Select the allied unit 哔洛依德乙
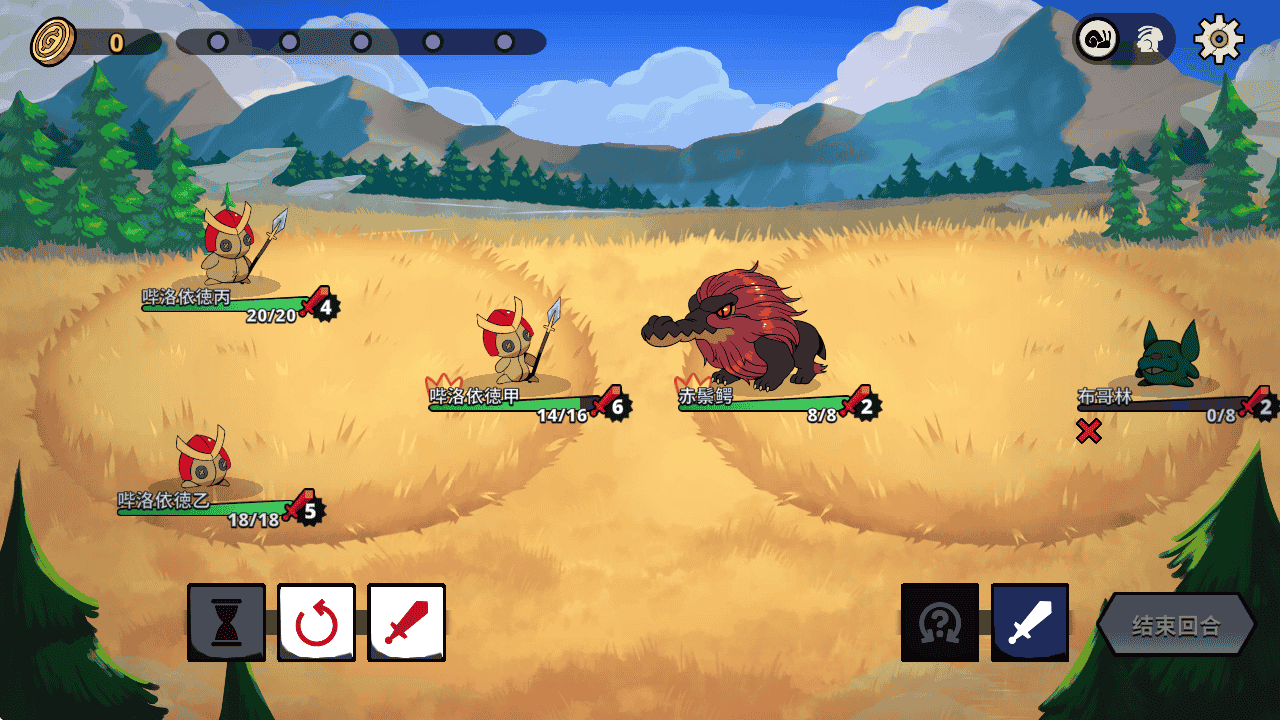This screenshot has width=1280, height=720. coord(205,460)
